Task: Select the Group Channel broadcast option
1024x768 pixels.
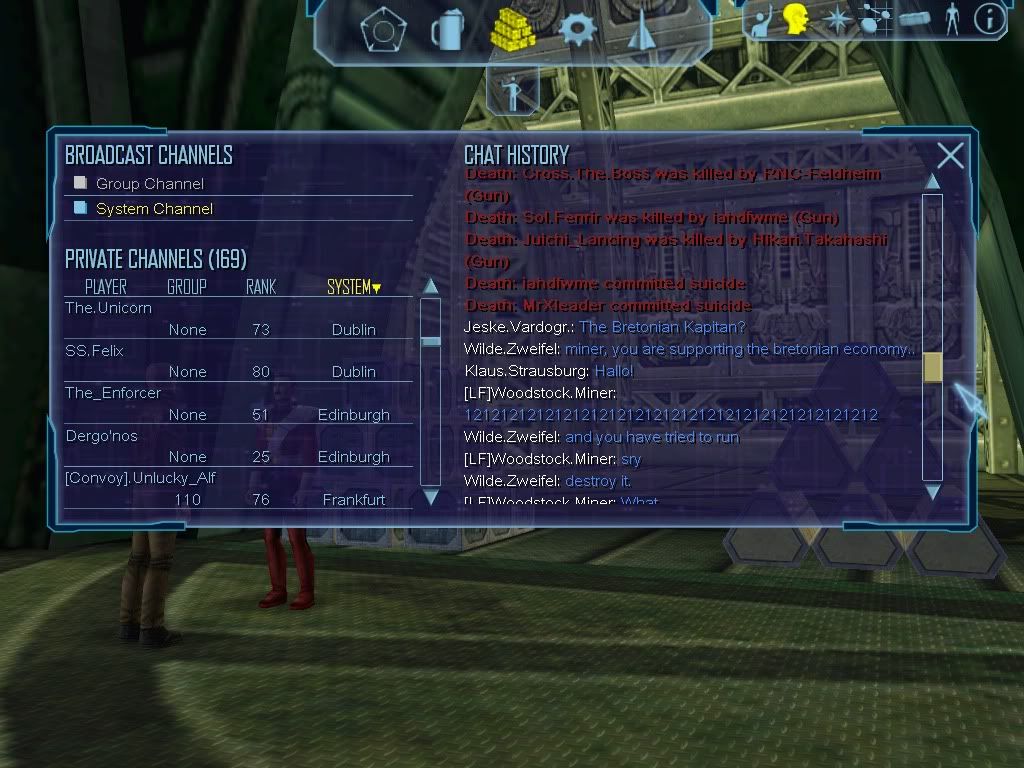Action: point(149,184)
